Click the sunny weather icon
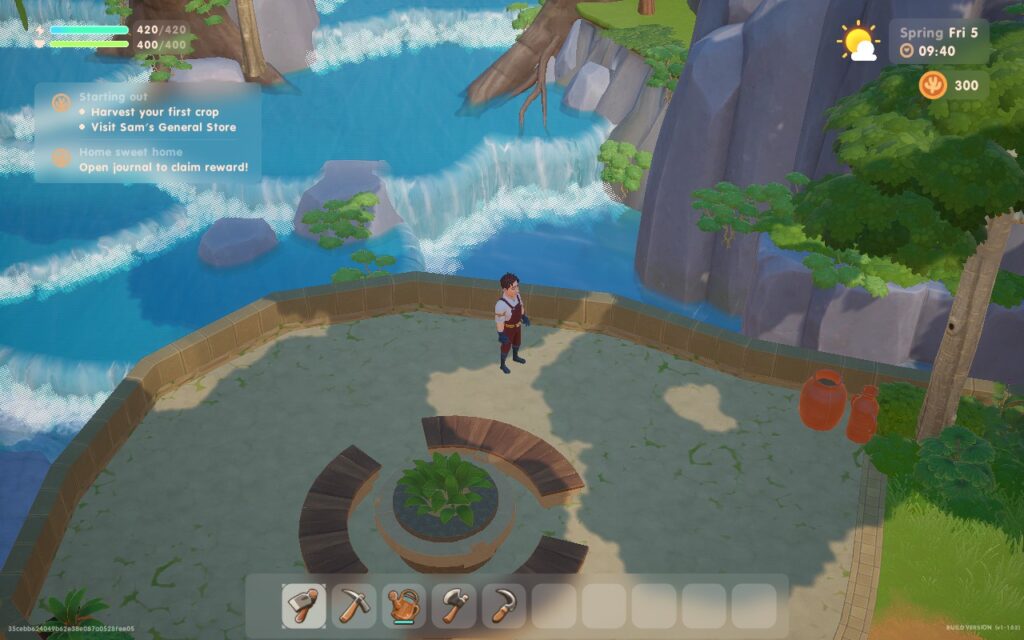 [x=858, y=42]
